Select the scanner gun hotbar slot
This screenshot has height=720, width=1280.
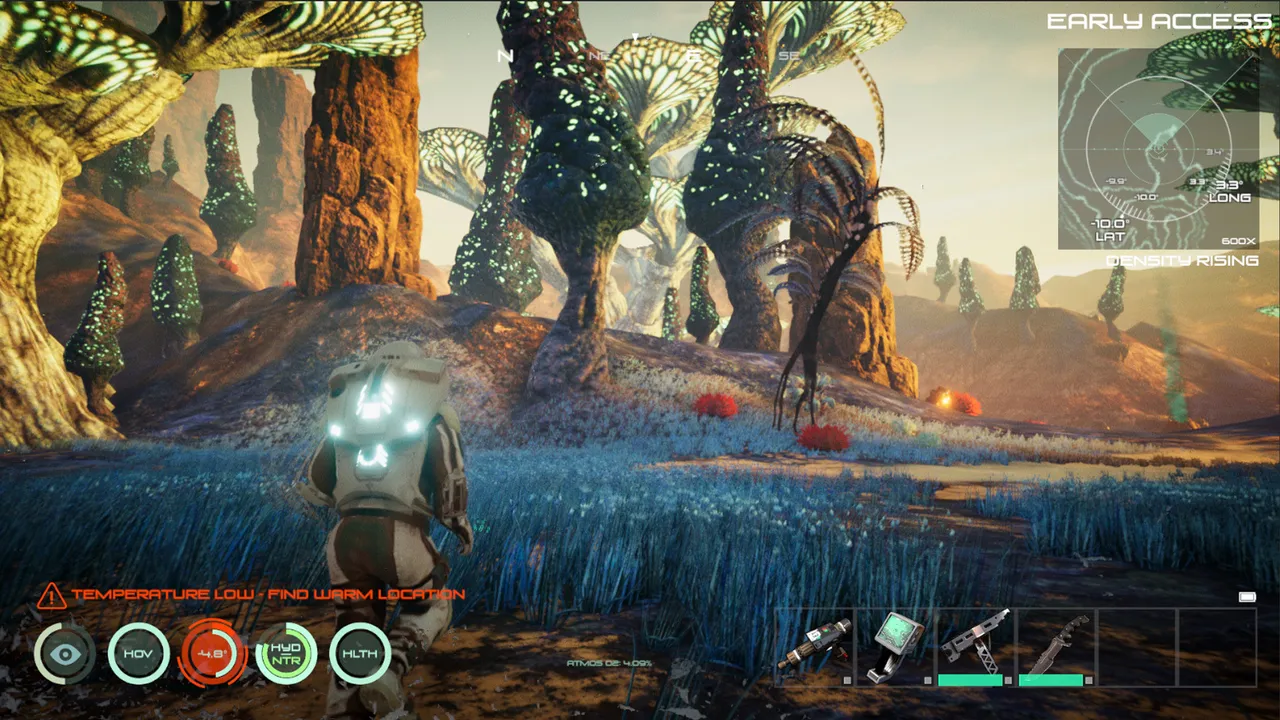pyautogui.click(x=815, y=646)
